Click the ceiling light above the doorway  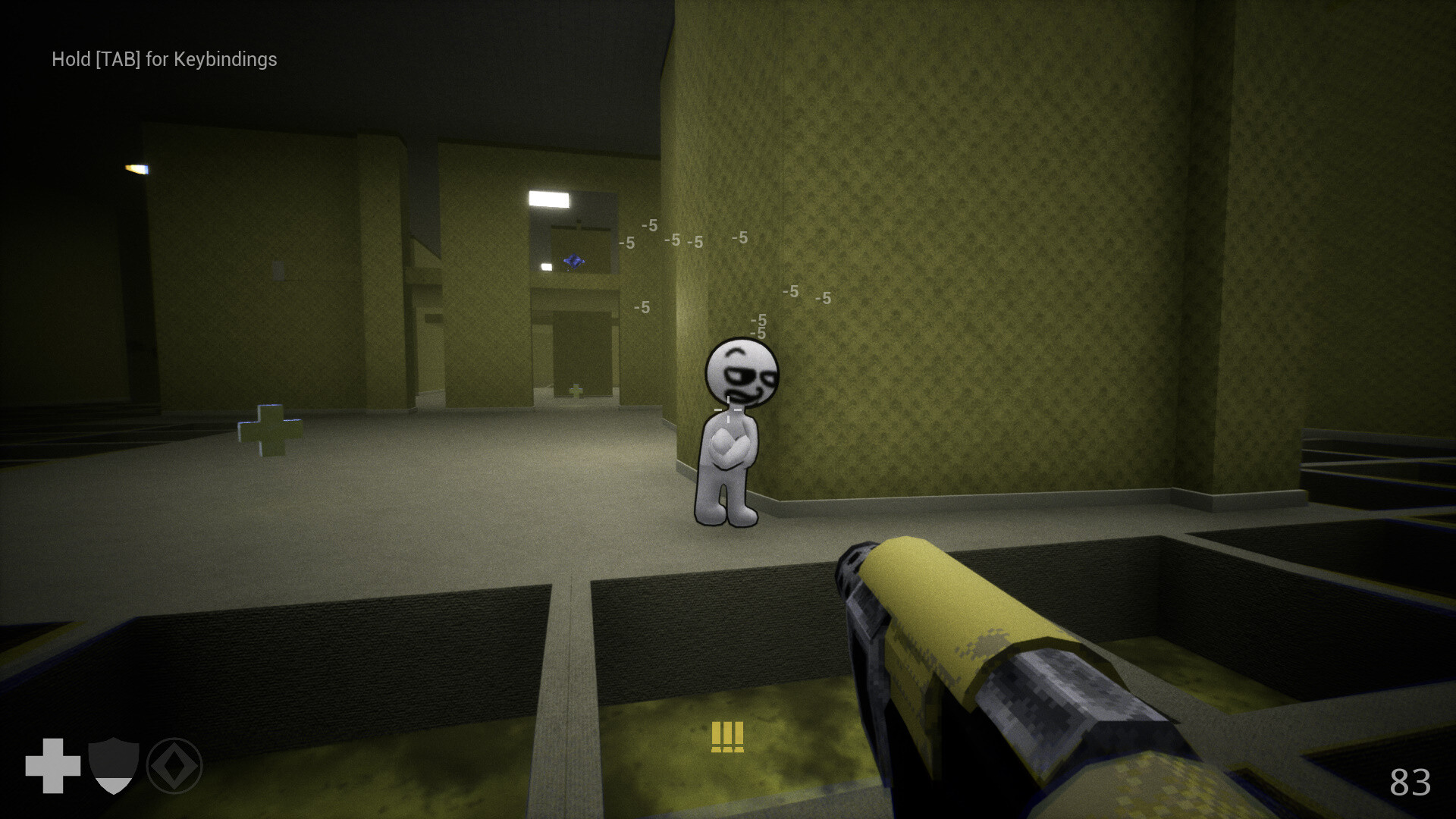[x=548, y=199]
